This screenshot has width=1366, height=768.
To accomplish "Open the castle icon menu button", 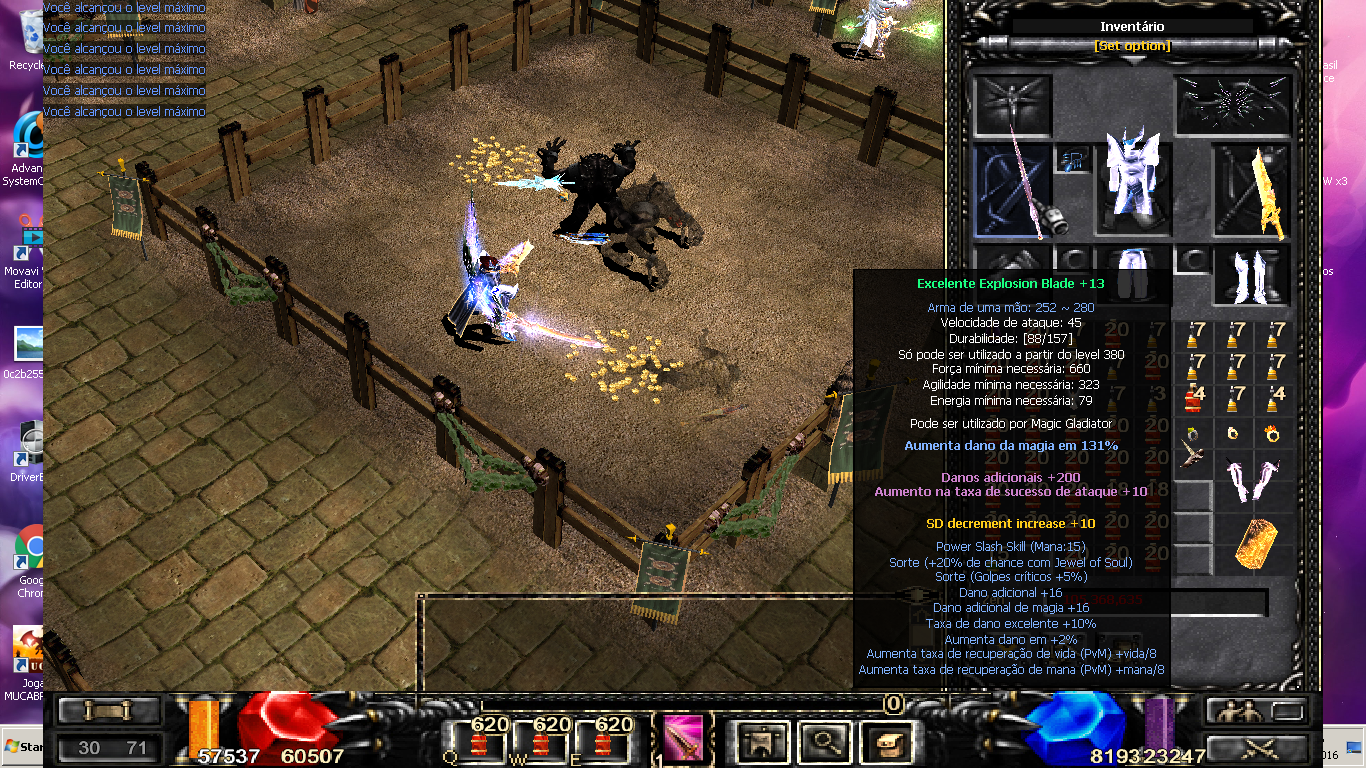I will [764, 742].
